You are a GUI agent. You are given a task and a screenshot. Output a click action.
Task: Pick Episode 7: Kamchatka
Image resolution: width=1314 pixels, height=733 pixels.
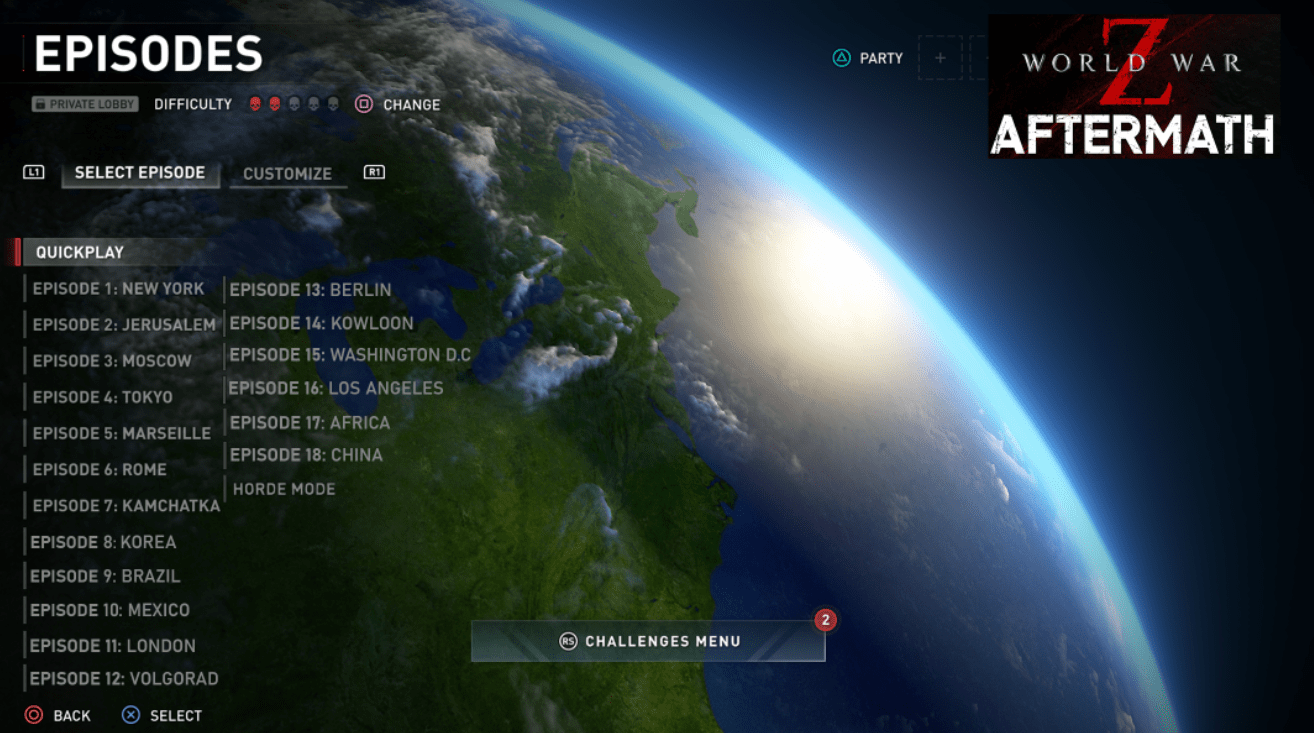coord(126,506)
